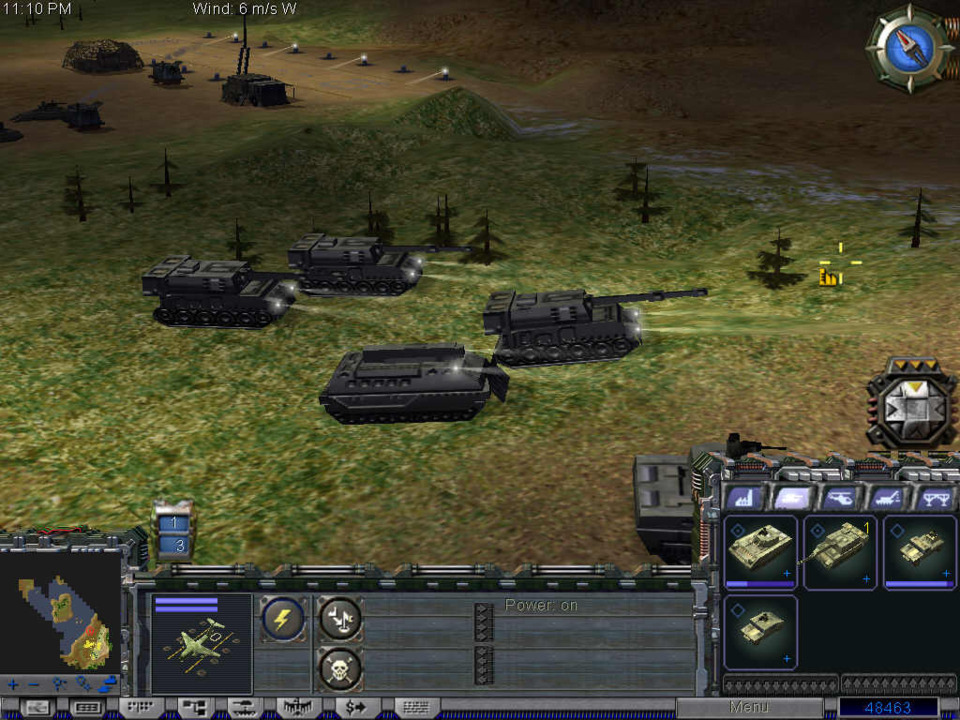Select the airfield building portrait

tap(201, 645)
